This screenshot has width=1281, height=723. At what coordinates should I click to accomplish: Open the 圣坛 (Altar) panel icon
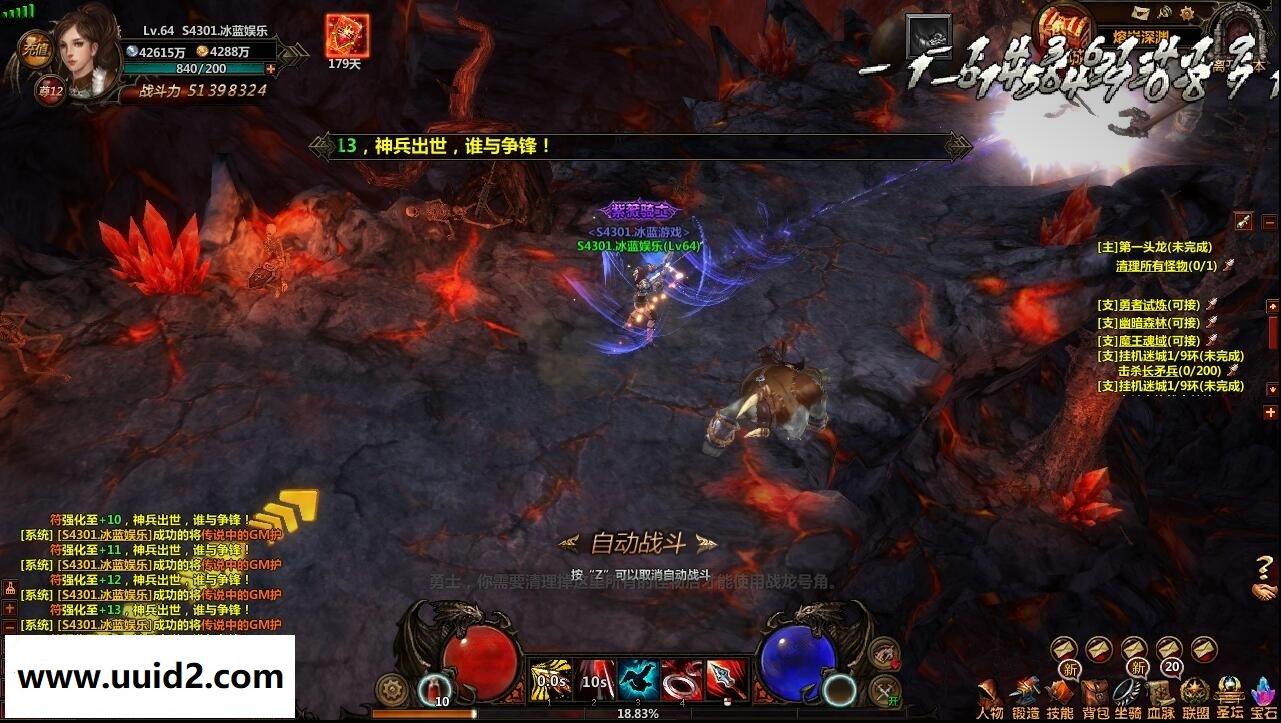(1228, 692)
